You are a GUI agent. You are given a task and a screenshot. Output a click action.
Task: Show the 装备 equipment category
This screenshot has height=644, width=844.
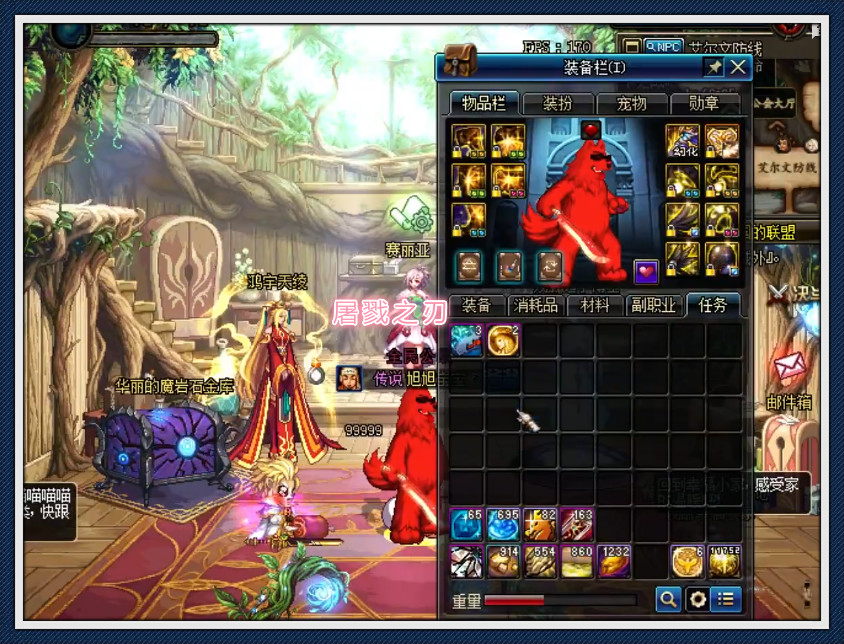[x=477, y=306]
